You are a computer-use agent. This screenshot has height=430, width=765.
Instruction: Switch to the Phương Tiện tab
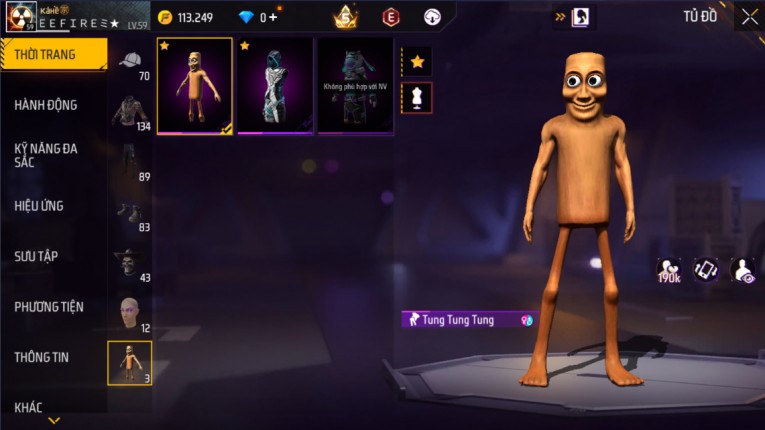[x=49, y=307]
